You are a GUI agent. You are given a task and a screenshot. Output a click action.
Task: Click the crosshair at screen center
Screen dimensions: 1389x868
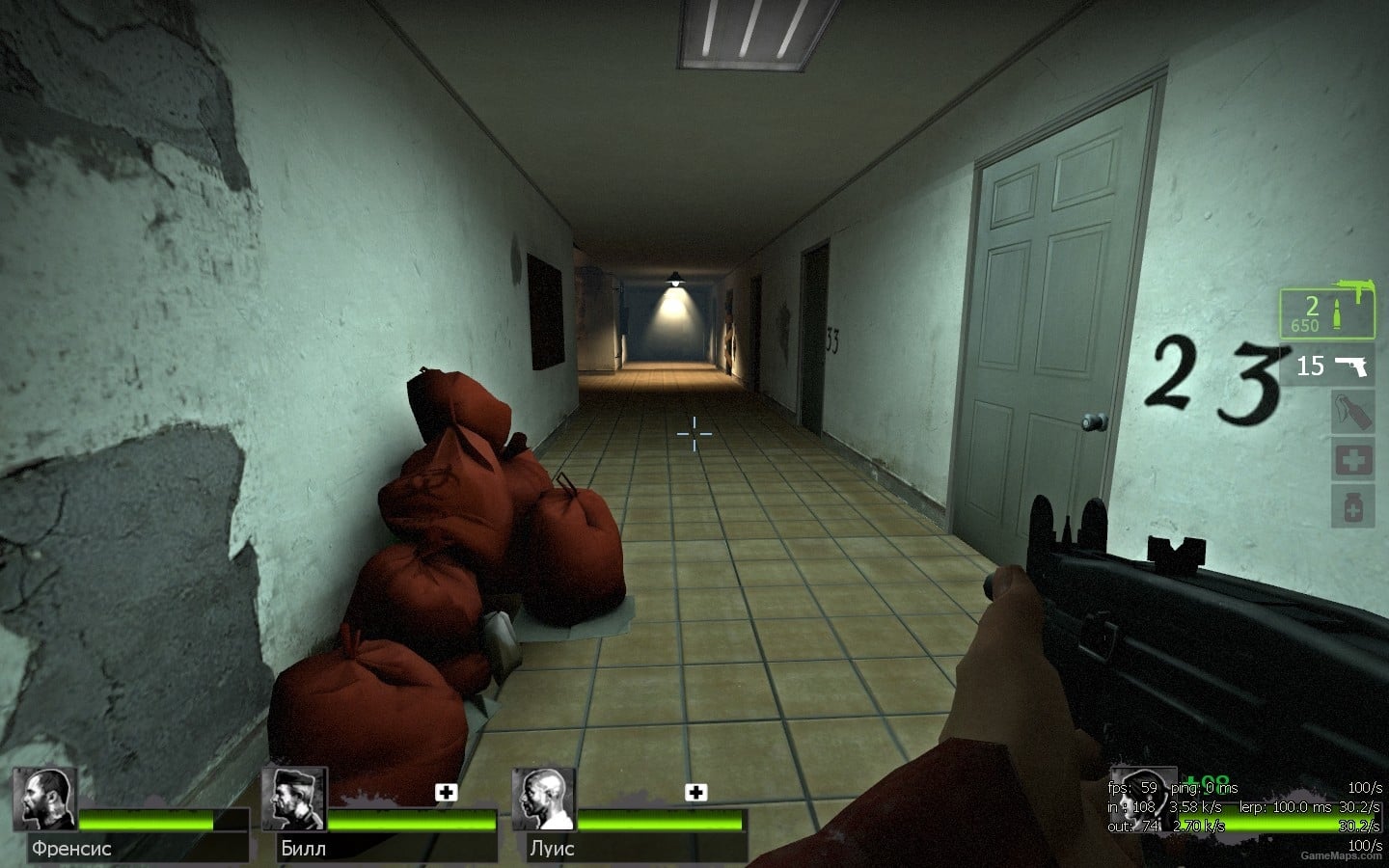694,436
